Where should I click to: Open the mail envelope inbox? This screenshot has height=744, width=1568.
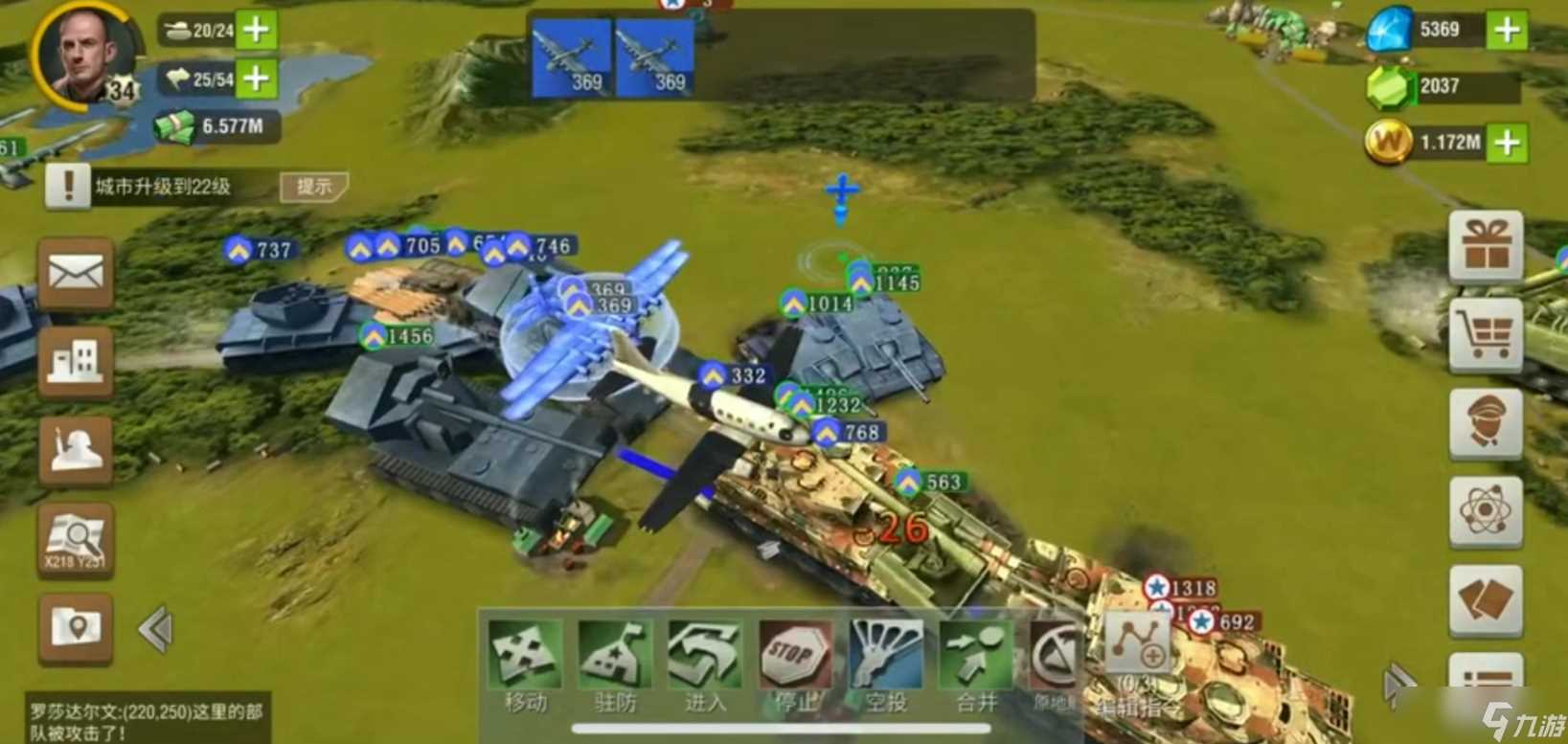[76, 276]
